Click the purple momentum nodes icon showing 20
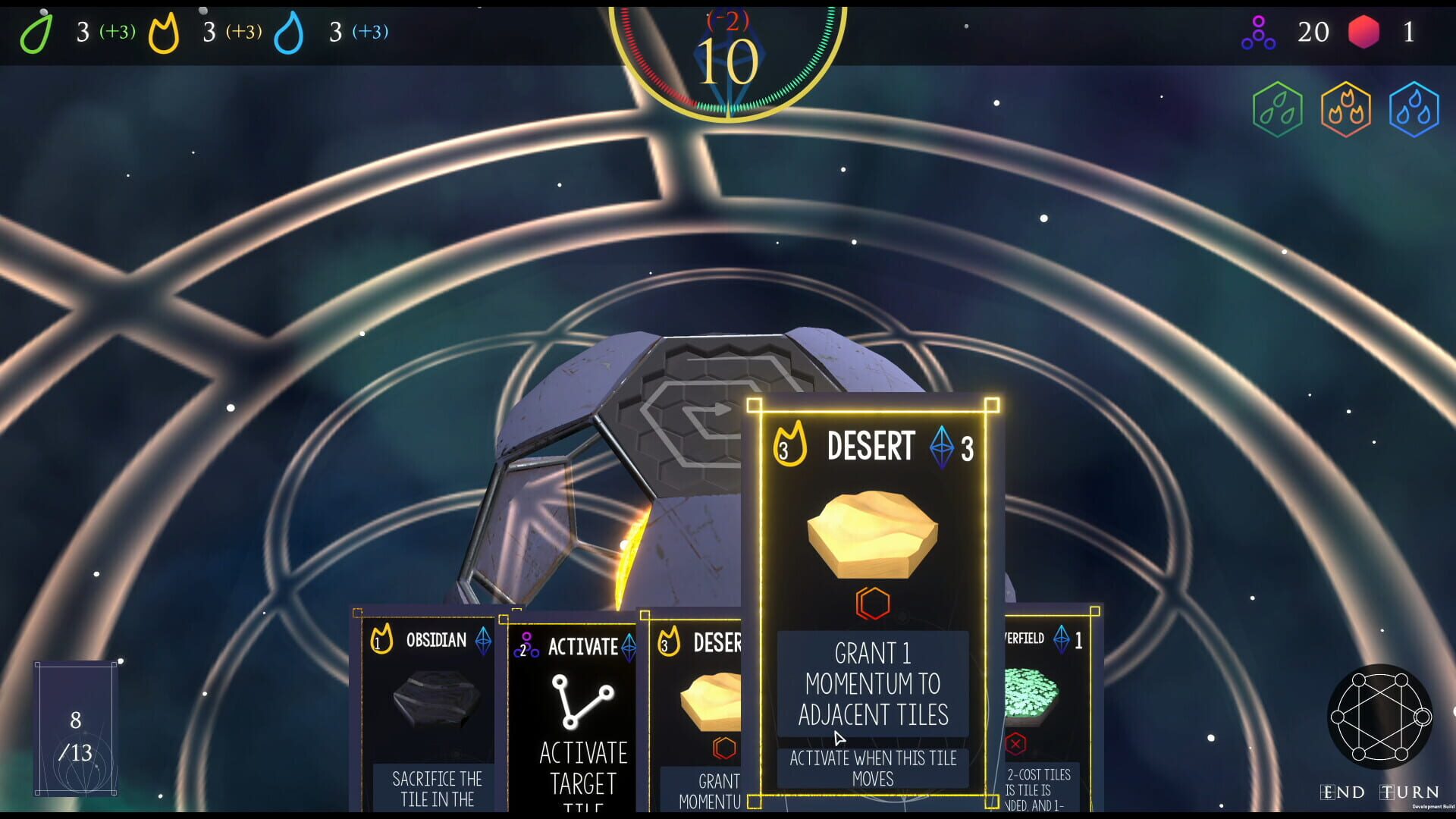1456x819 pixels. tap(1260, 33)
